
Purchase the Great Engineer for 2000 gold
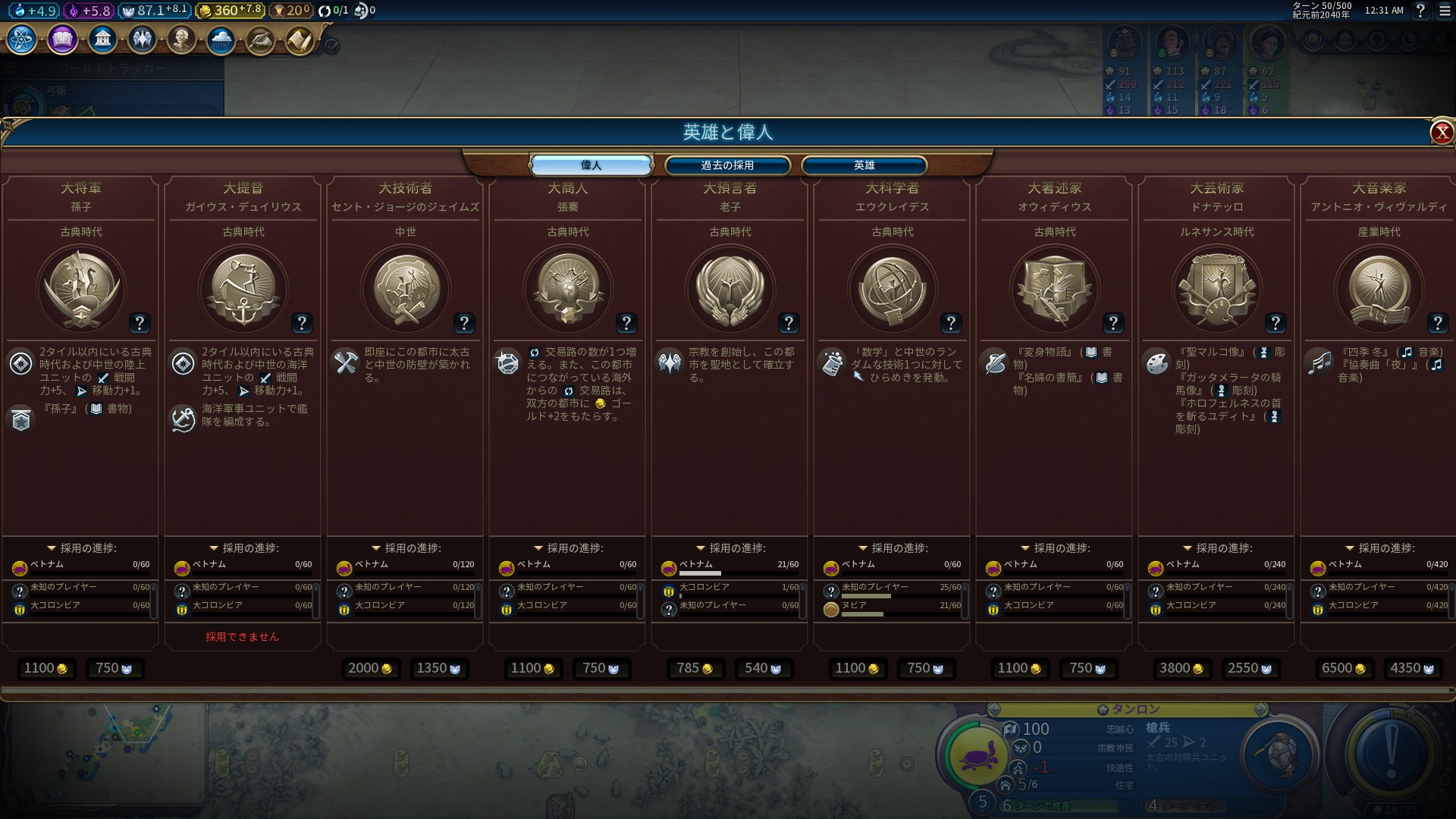coord(369,668)
